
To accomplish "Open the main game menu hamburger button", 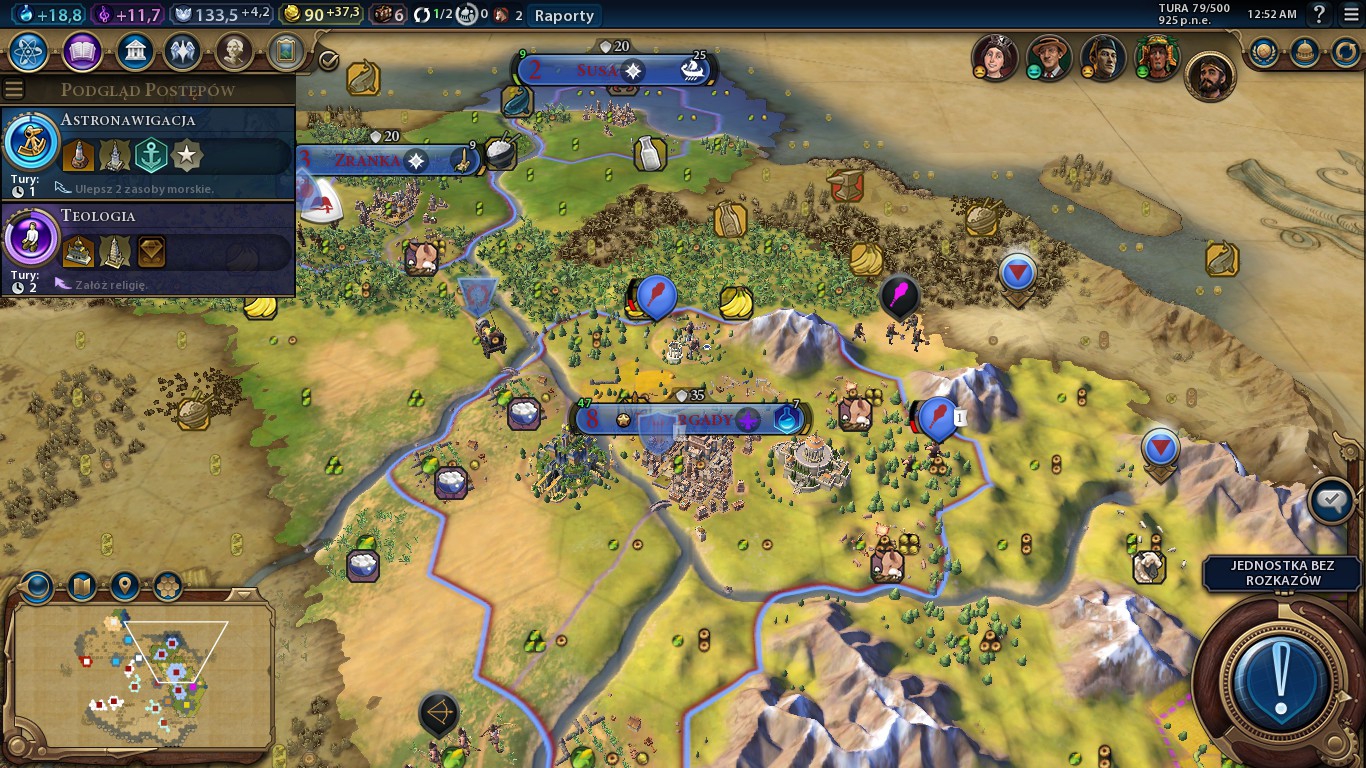I will (x=1350, y=15).
